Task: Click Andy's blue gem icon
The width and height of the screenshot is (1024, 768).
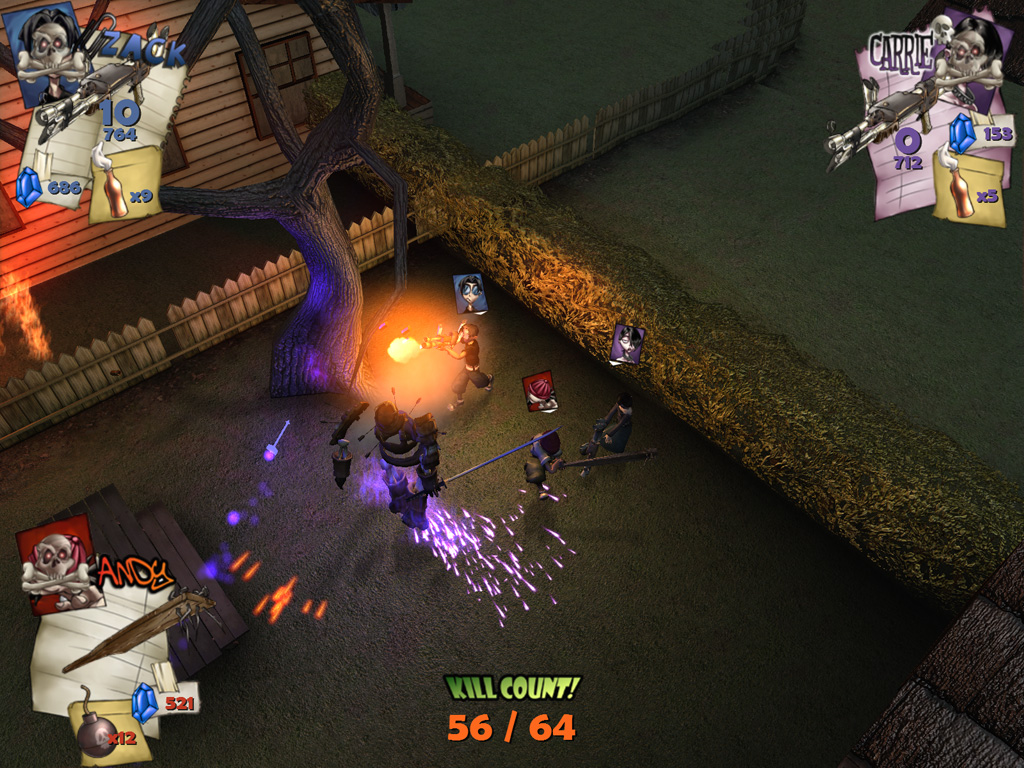Action: pyautogui.click(x=146, y=702)
